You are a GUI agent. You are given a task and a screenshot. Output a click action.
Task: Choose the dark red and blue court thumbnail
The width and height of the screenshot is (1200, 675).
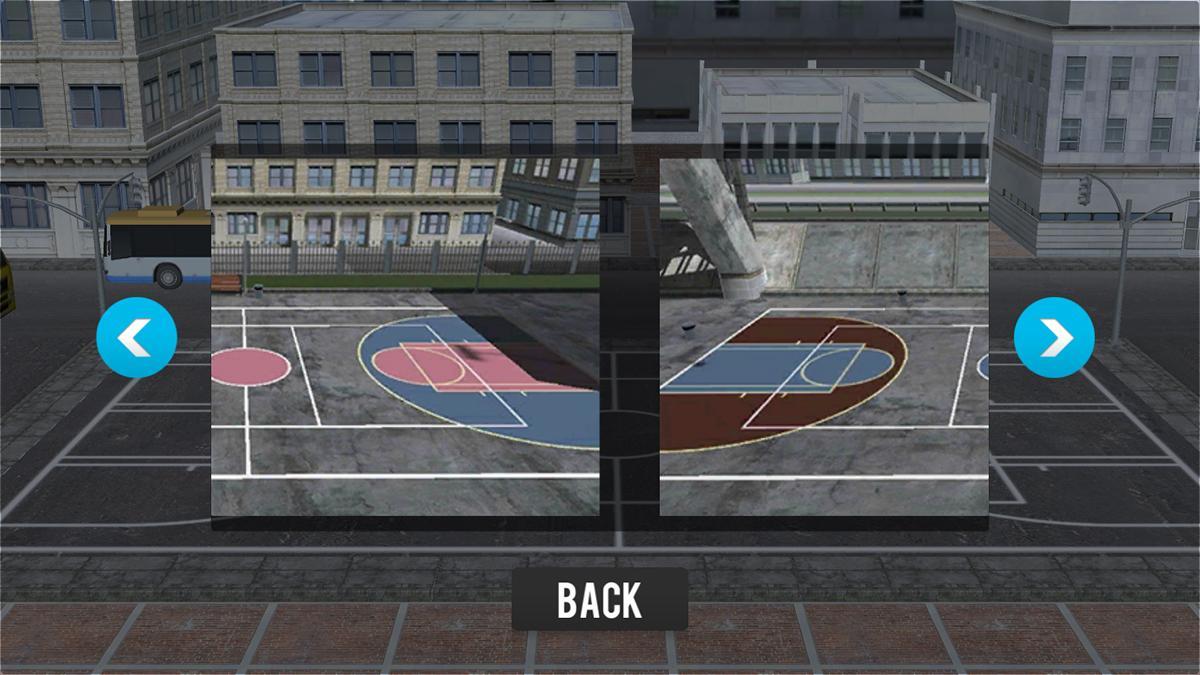(x=824, y=335)
